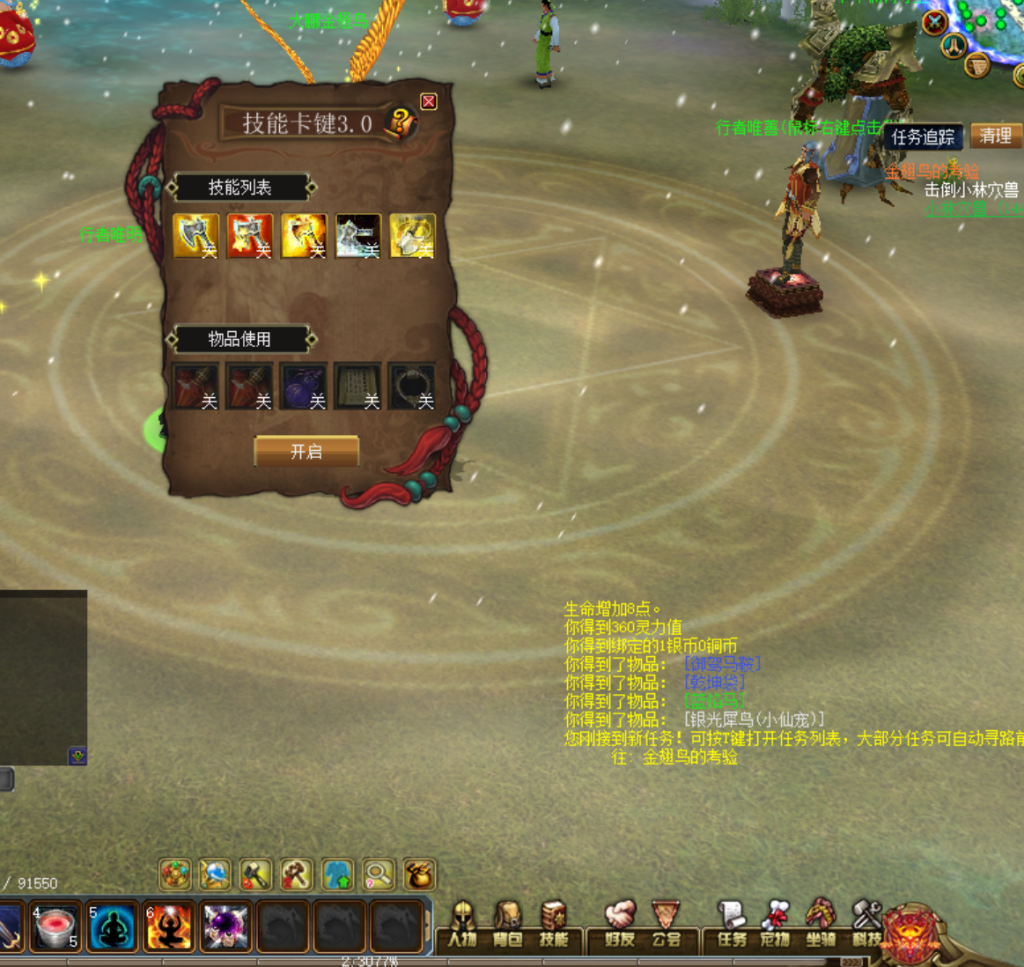
Task: Toggle the white frost axe skill
Action: (357, 236)
